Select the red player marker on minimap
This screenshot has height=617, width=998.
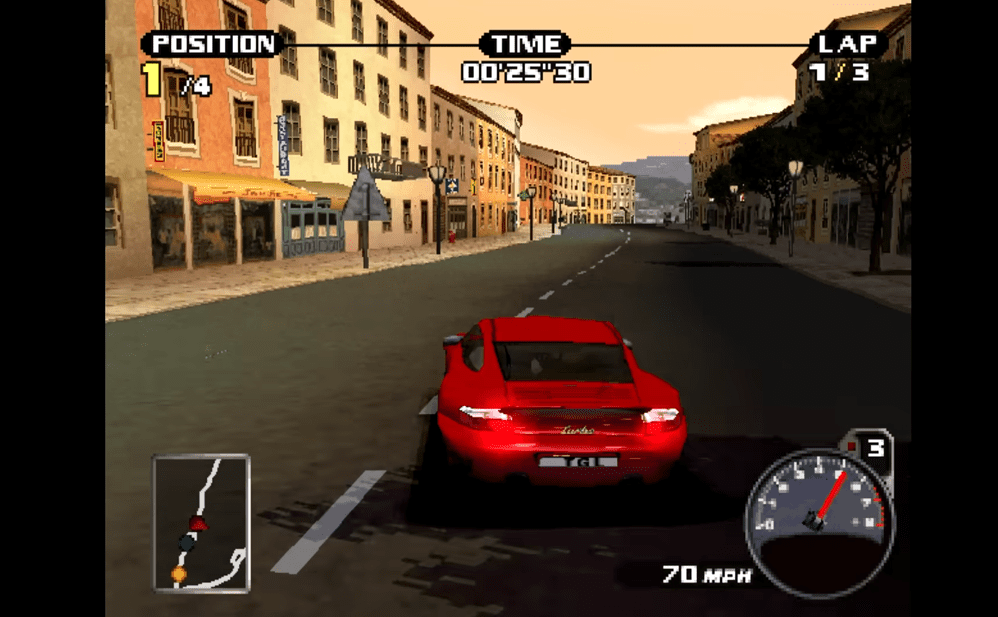pyautogui.click(x=198, y=522)
